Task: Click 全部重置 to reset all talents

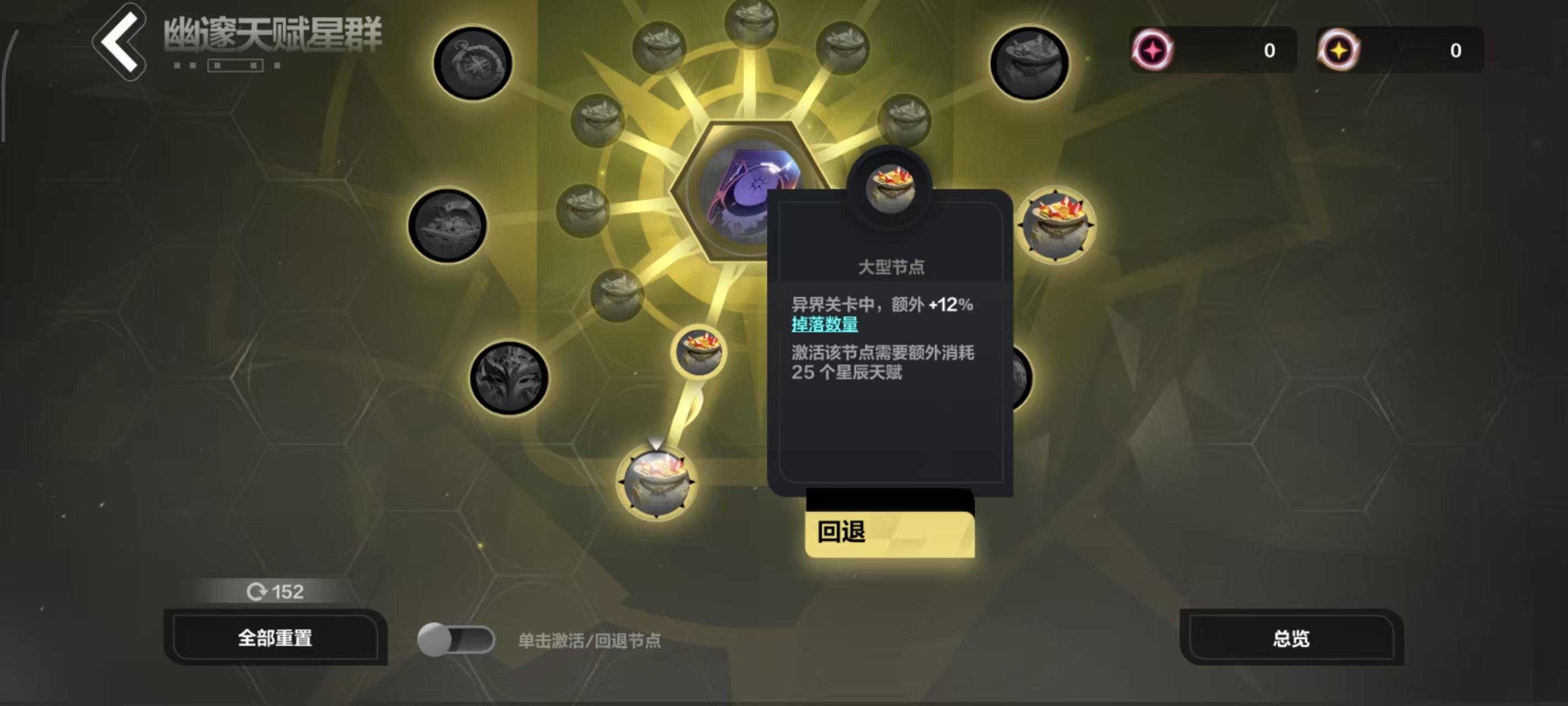Action: [277, 638]
